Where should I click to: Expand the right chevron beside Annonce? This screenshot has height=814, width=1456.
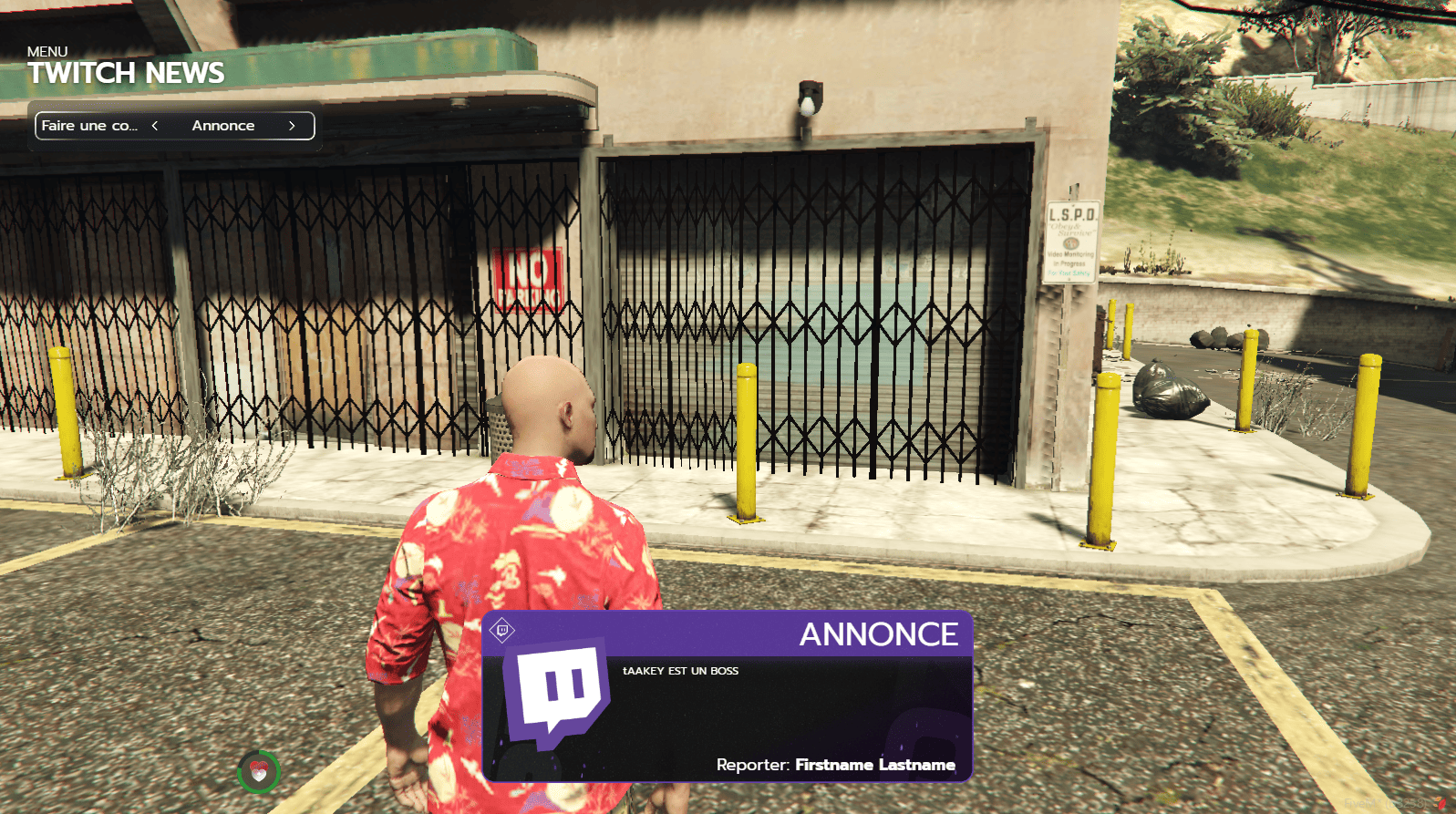tap(292, 126)
